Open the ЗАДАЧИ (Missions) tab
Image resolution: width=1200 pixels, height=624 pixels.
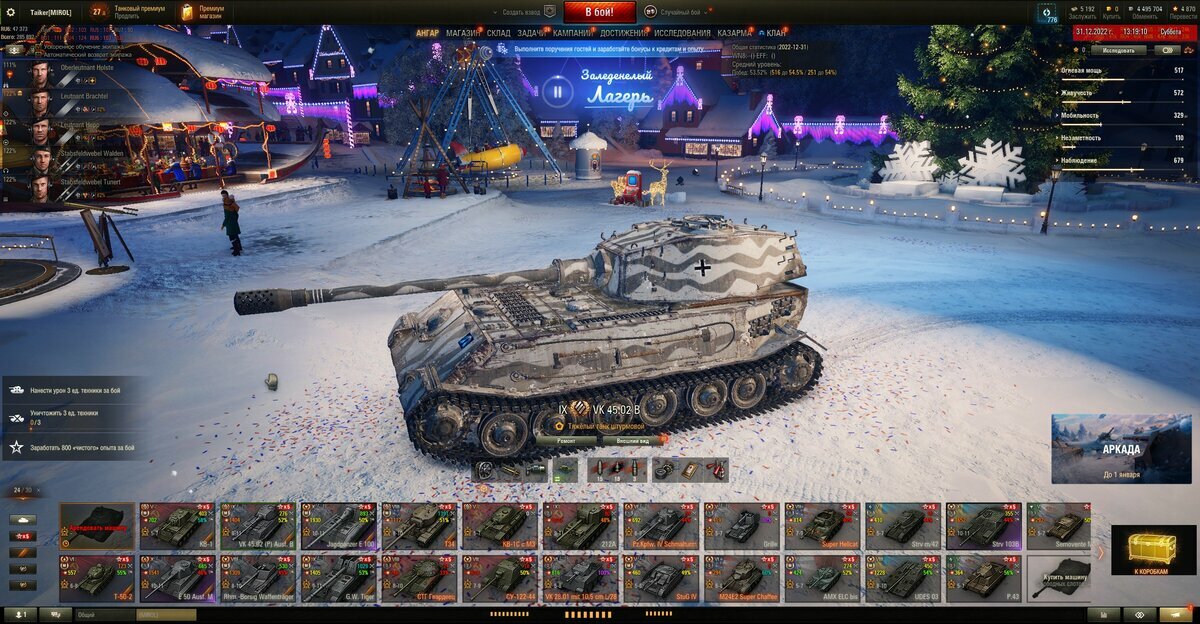coord(532,33)
